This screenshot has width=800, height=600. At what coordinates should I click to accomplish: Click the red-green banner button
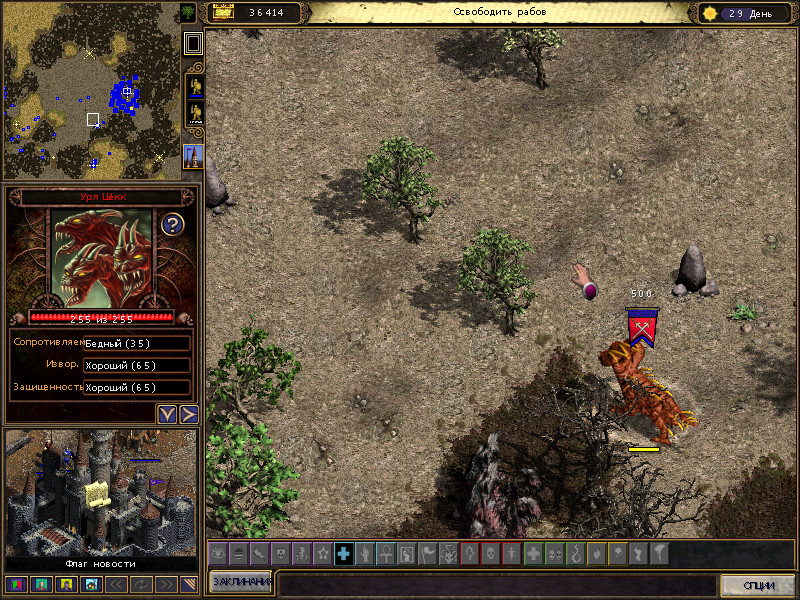[x=15, y=583]
